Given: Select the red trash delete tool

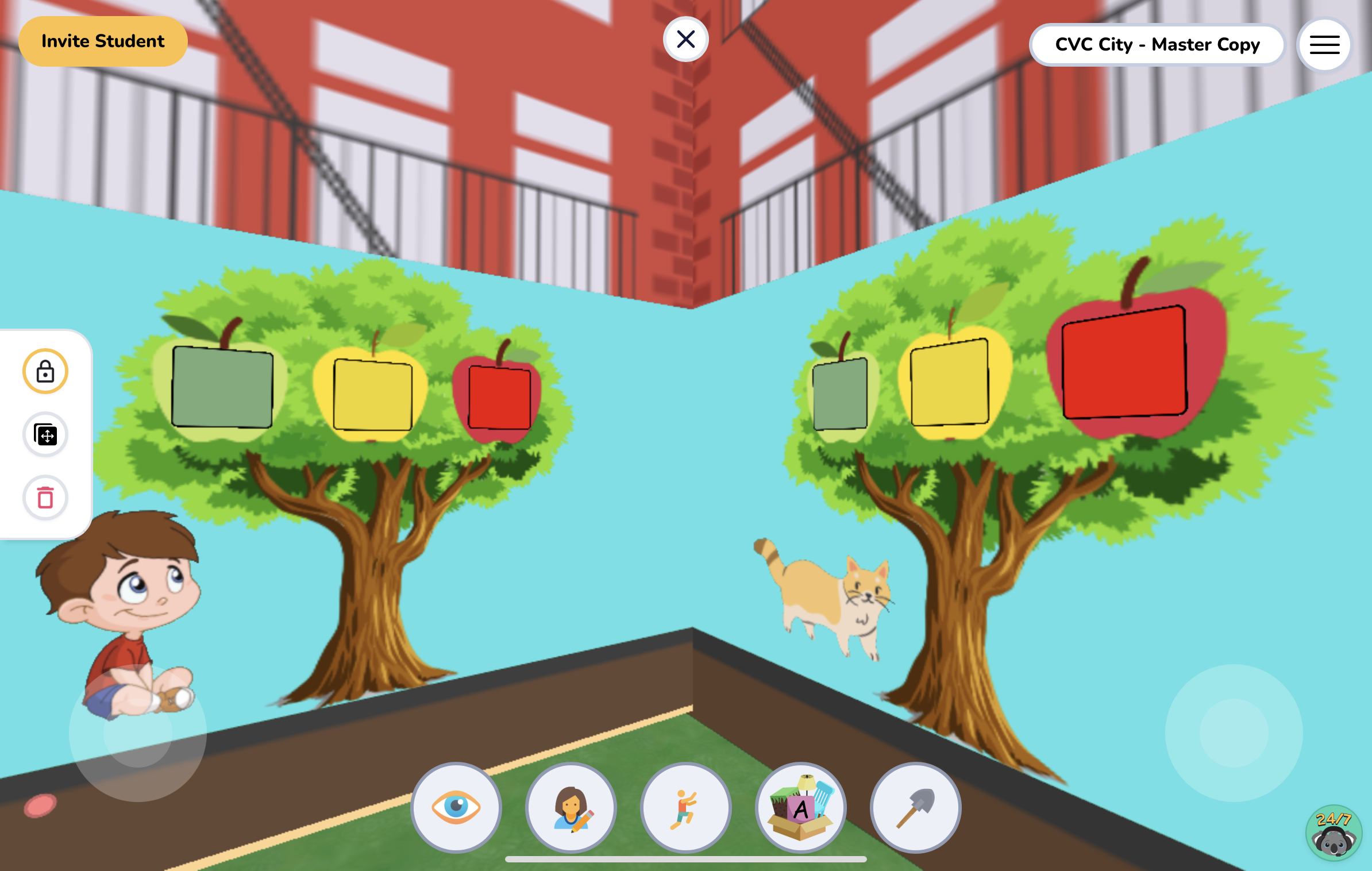Looking at the screenshot, I should point(45,498).
